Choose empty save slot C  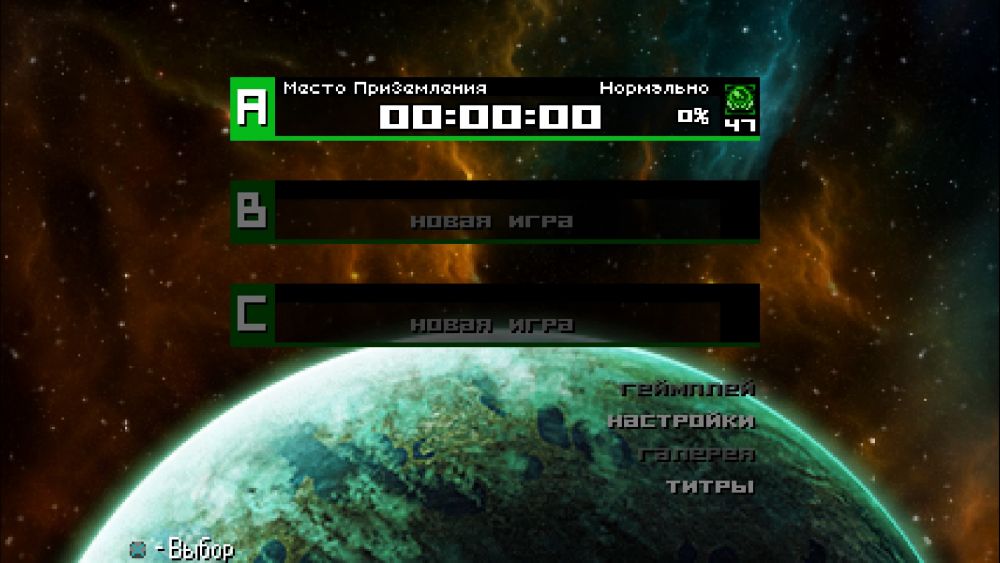pyautogui.click(x=494, y=315)
